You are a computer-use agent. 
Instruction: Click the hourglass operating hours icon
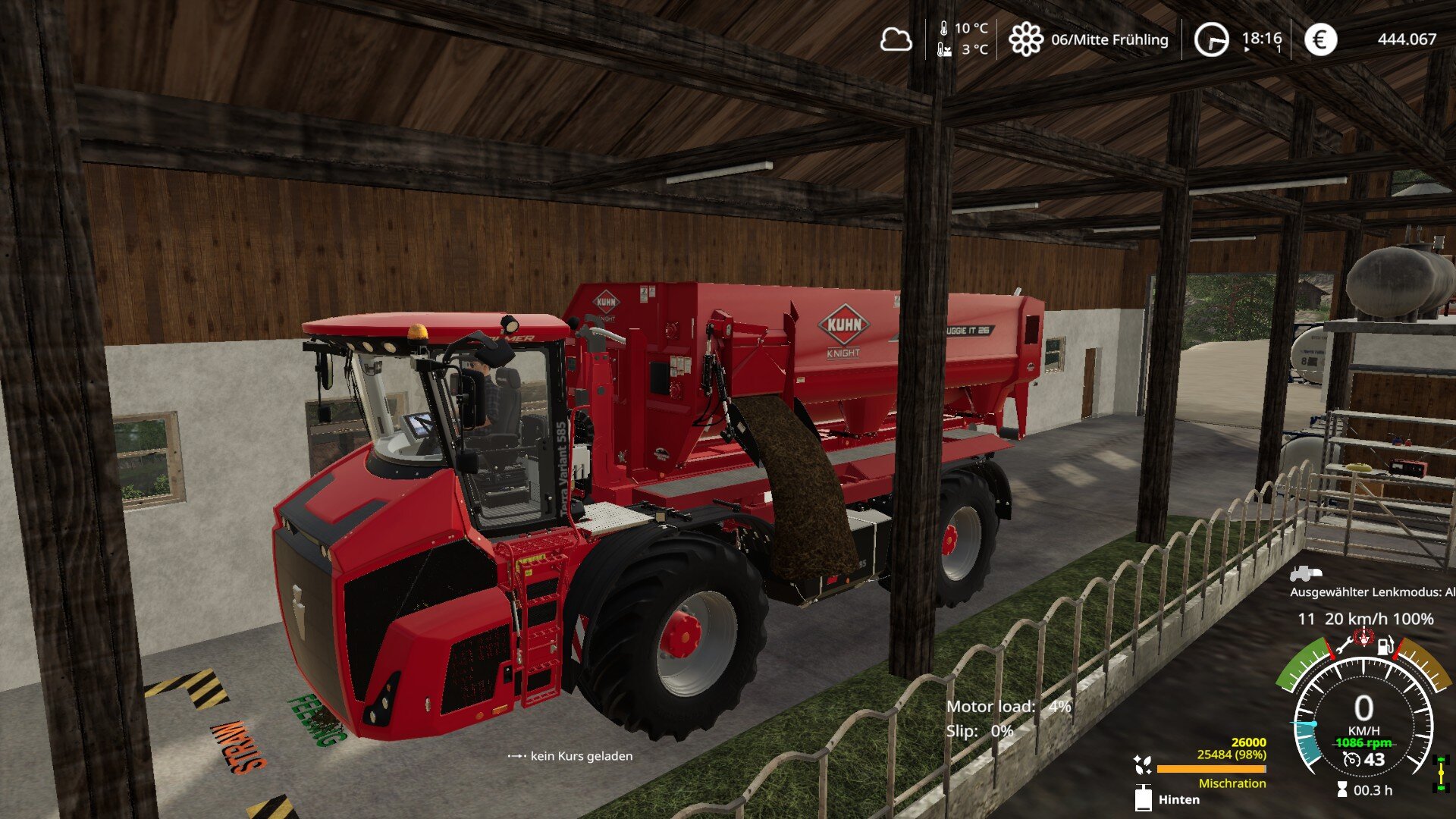point(1342,790)
